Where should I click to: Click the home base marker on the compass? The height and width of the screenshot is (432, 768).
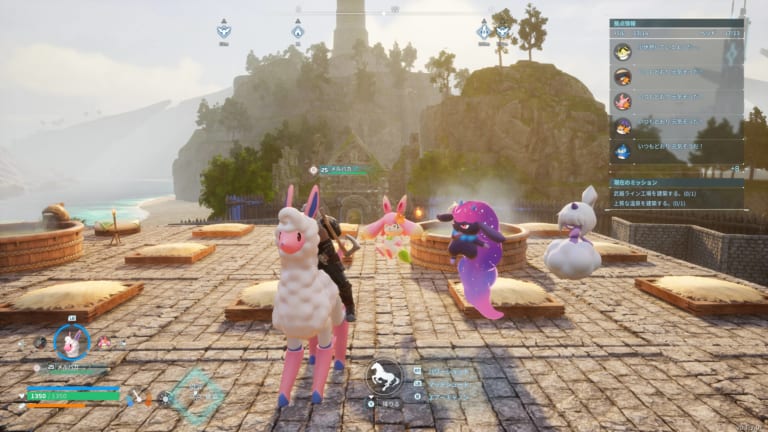298,31
